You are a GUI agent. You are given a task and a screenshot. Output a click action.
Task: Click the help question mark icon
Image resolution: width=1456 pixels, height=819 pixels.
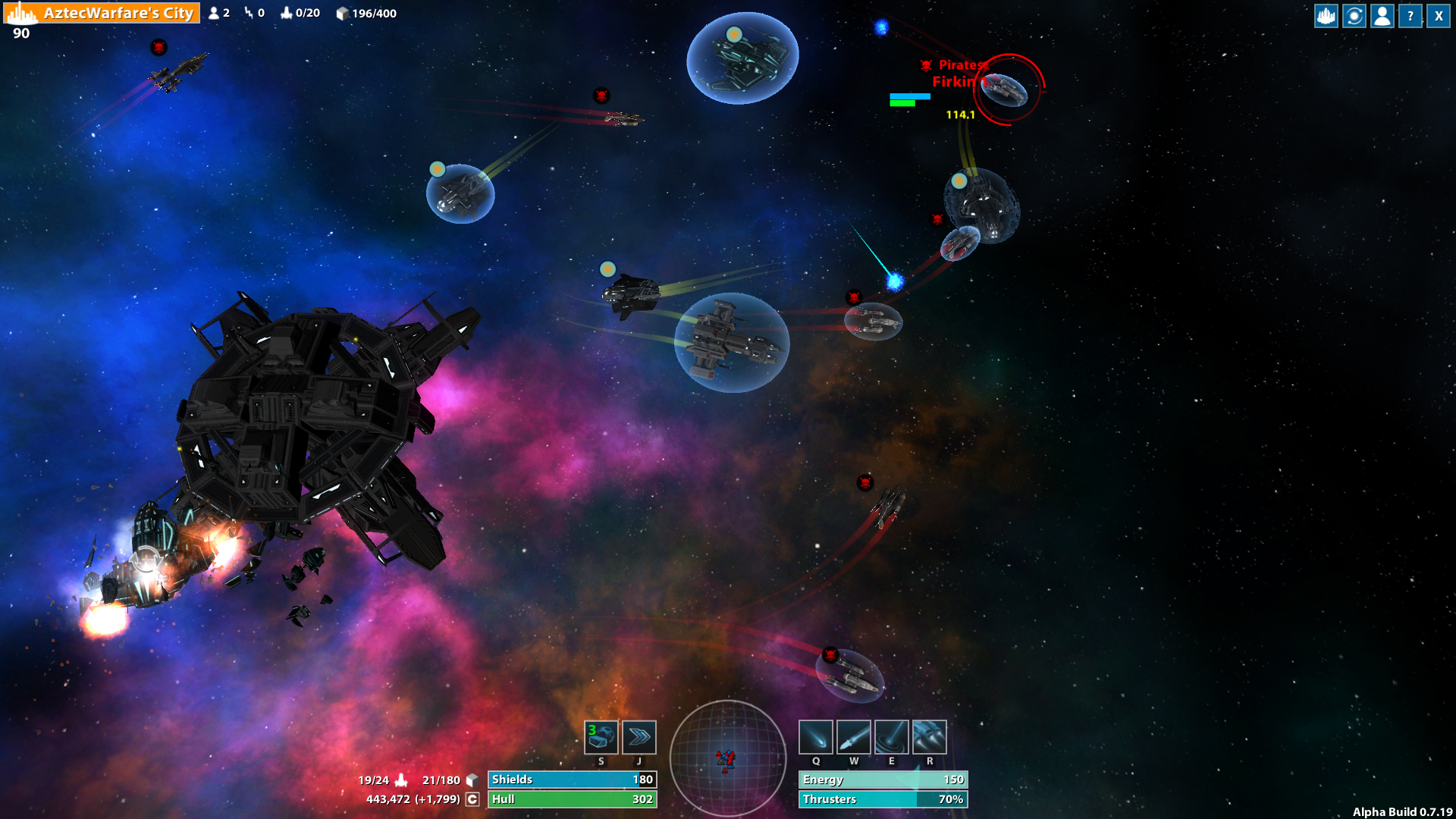[x=1410, y=15]
